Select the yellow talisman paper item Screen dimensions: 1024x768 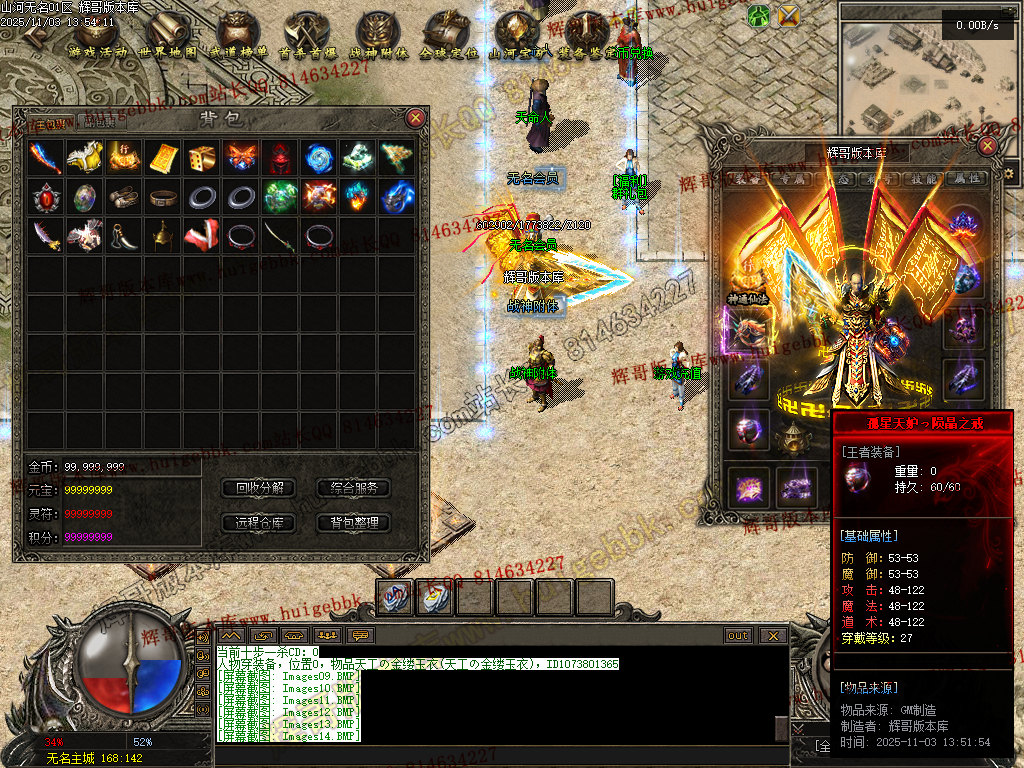coord(162,158)
